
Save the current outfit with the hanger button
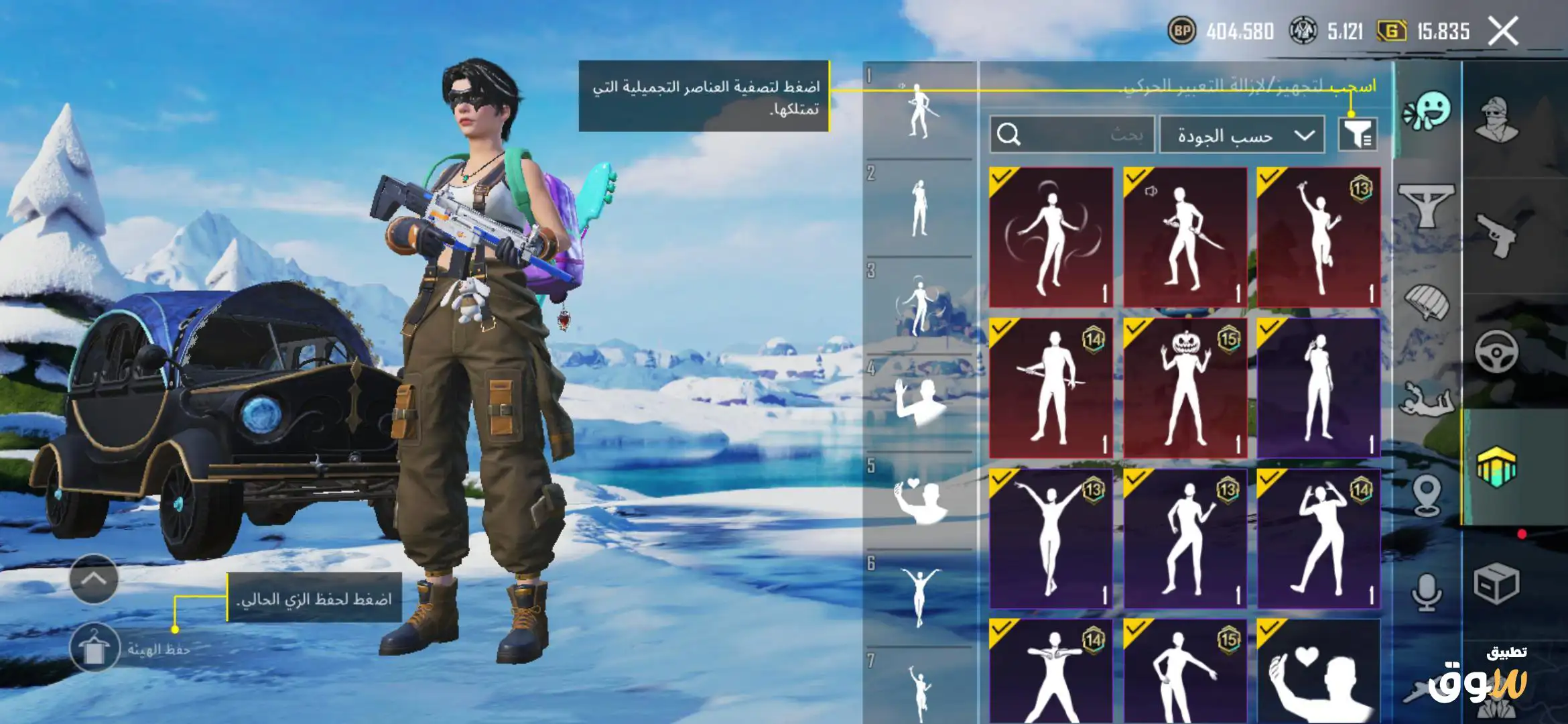94,648
